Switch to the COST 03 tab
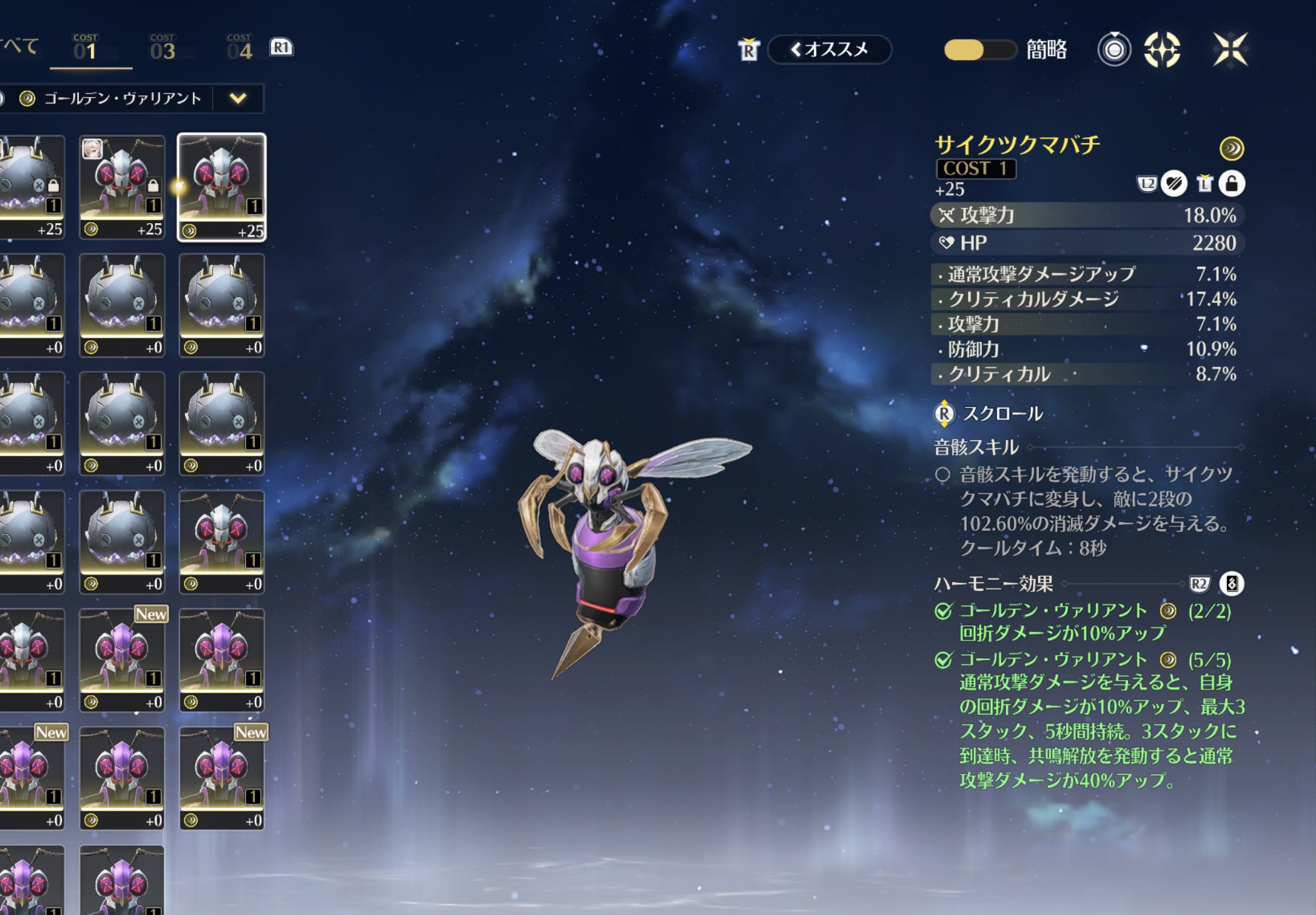Image resolution: width=1316 pixels, height=915 pixels. [x=163, y=48]
